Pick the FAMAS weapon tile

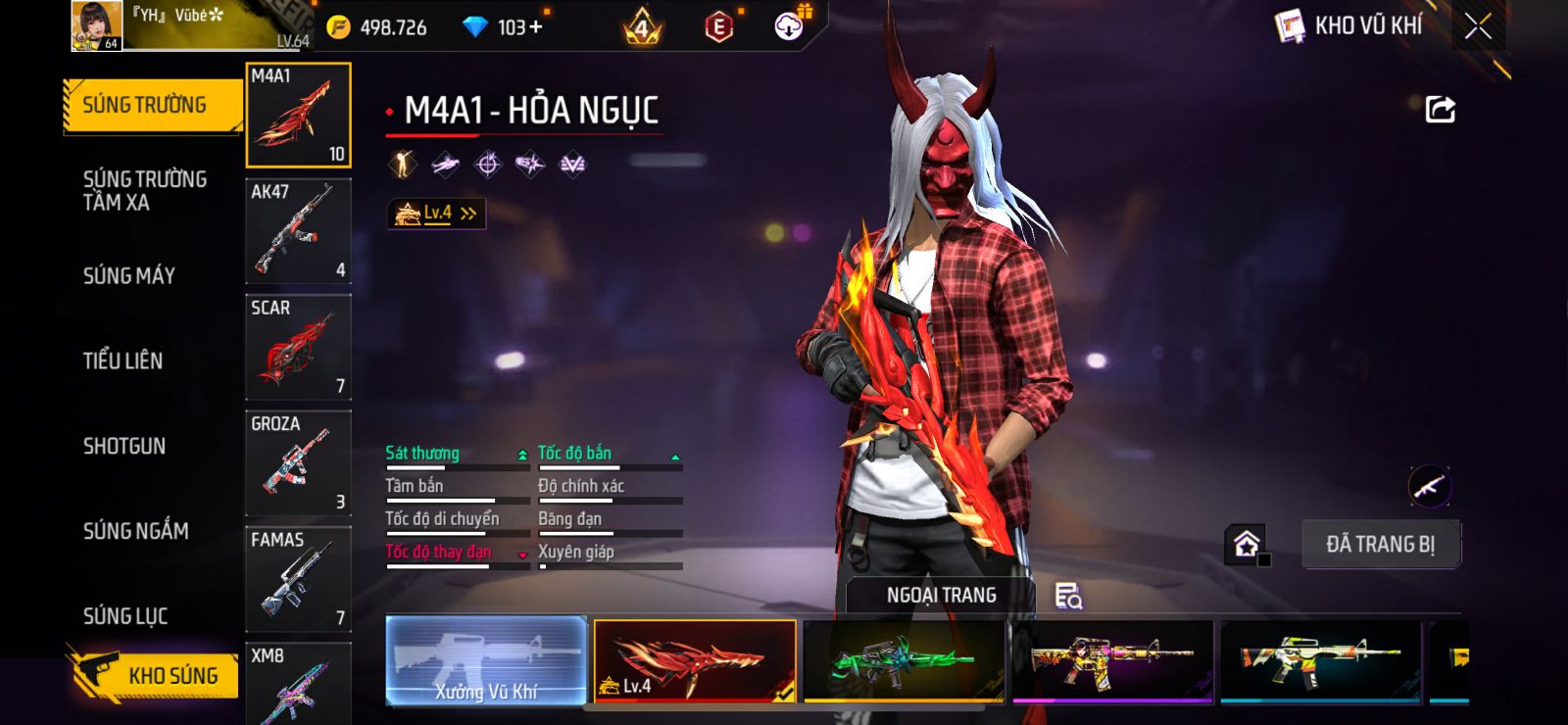coord(298,578)
